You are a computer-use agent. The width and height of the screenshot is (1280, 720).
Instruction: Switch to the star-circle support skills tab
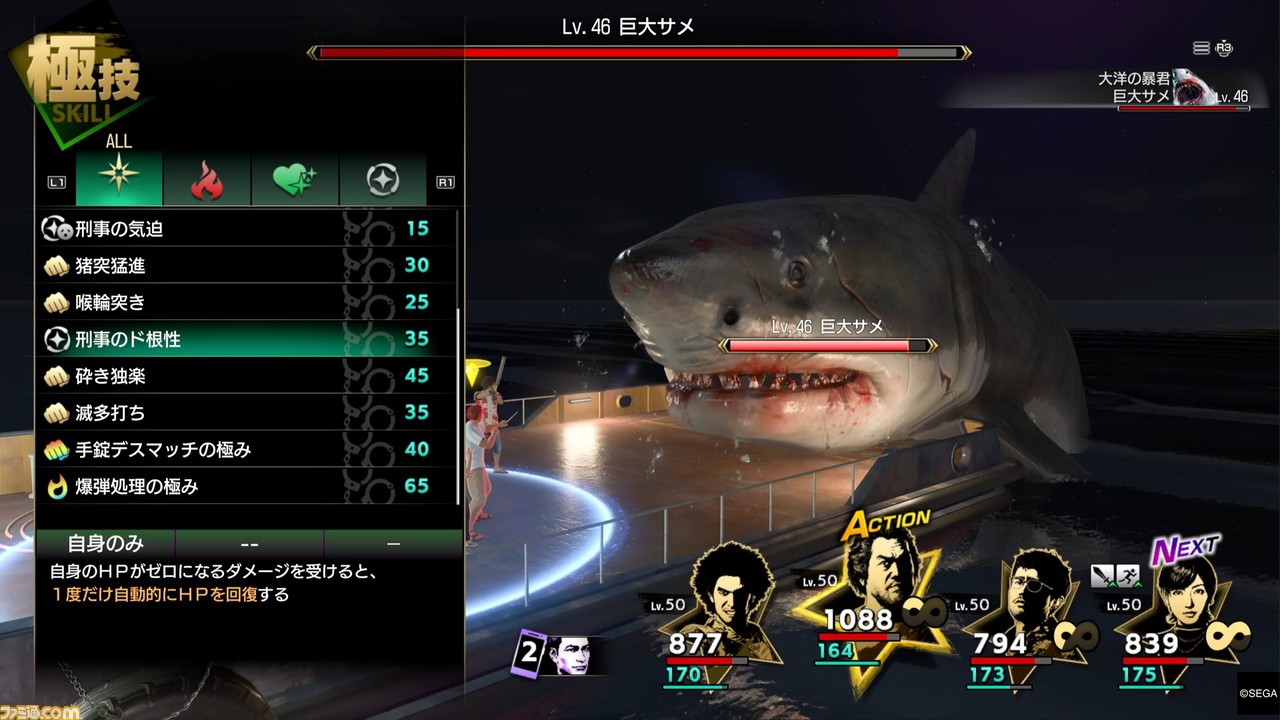click(x=383, y=180)
